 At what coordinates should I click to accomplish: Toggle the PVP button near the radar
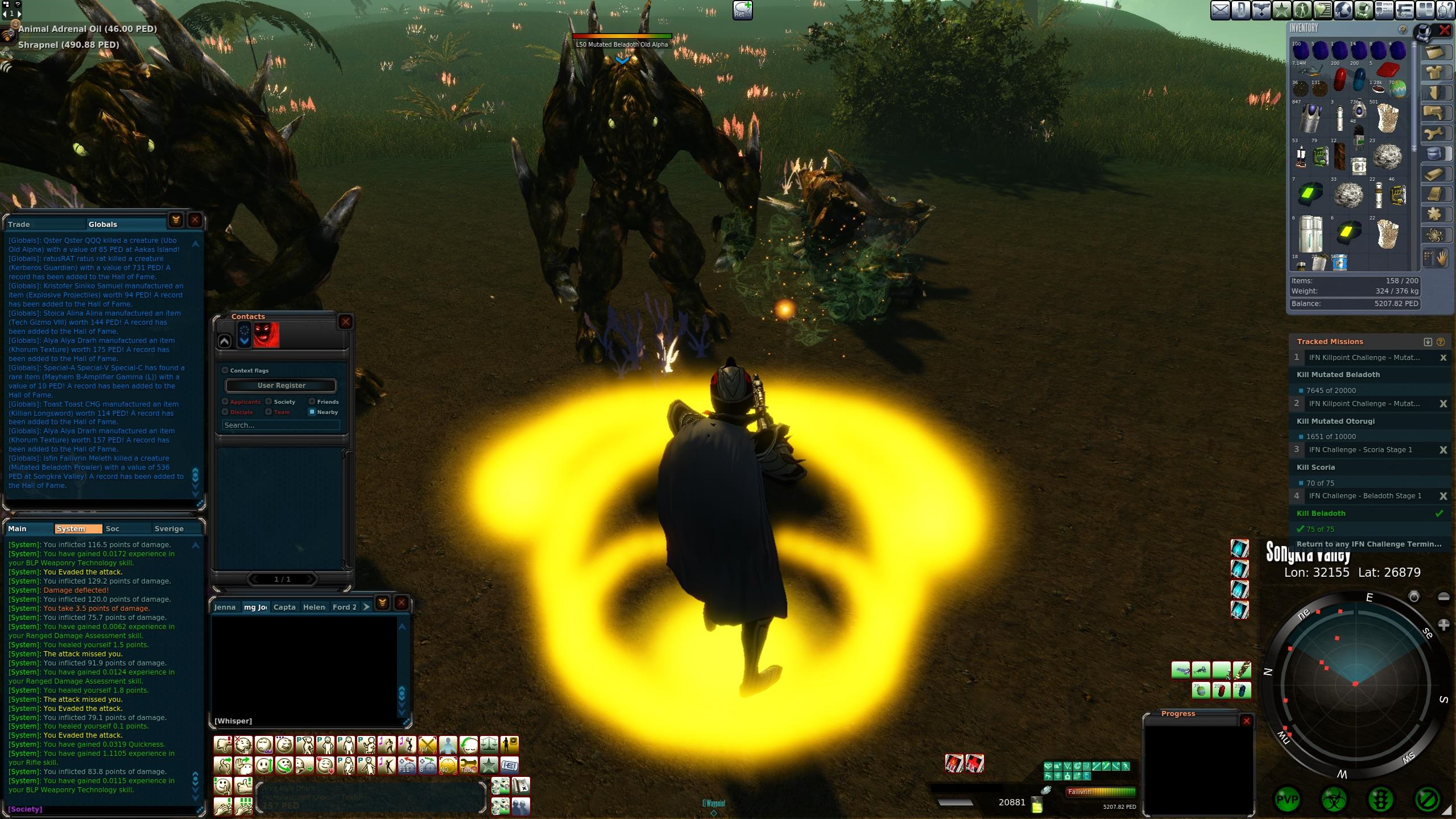tap(1287, 800)
